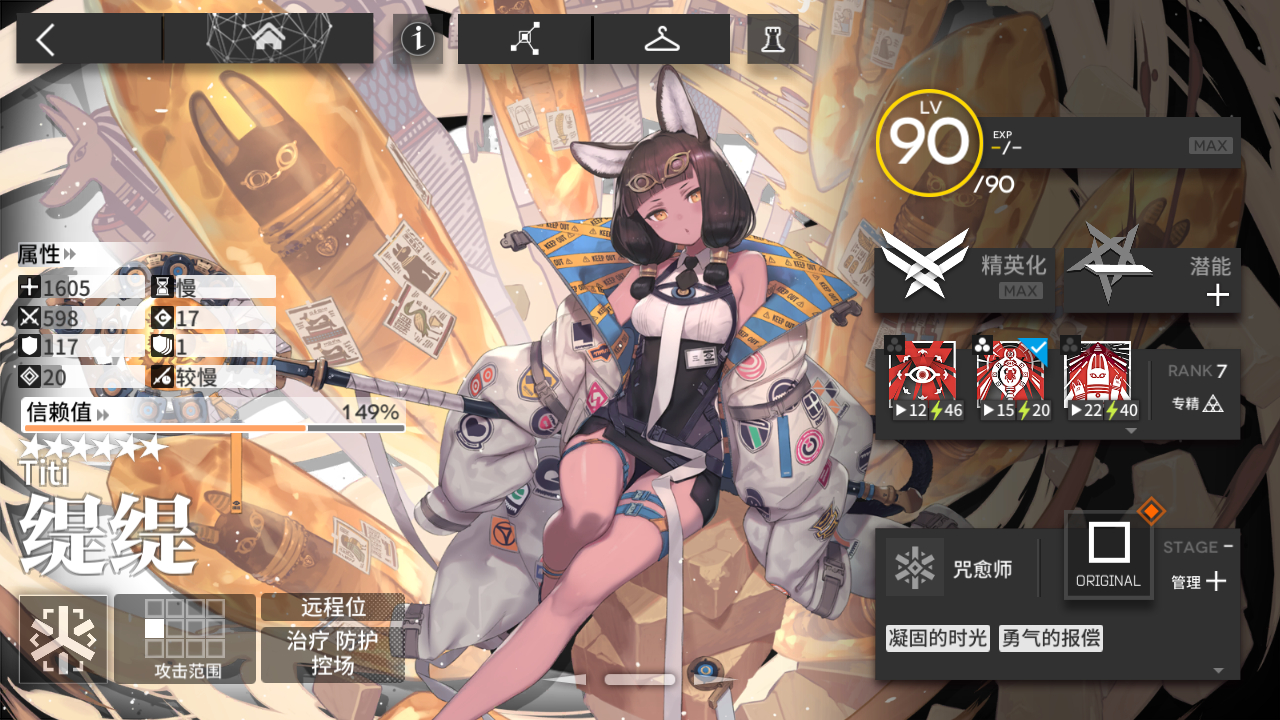Viewport: 1280px width, 720px height.
Task: Open the skill RANK 7 专精 panel
Action: pyautogui.click(x=1198, y=387)
